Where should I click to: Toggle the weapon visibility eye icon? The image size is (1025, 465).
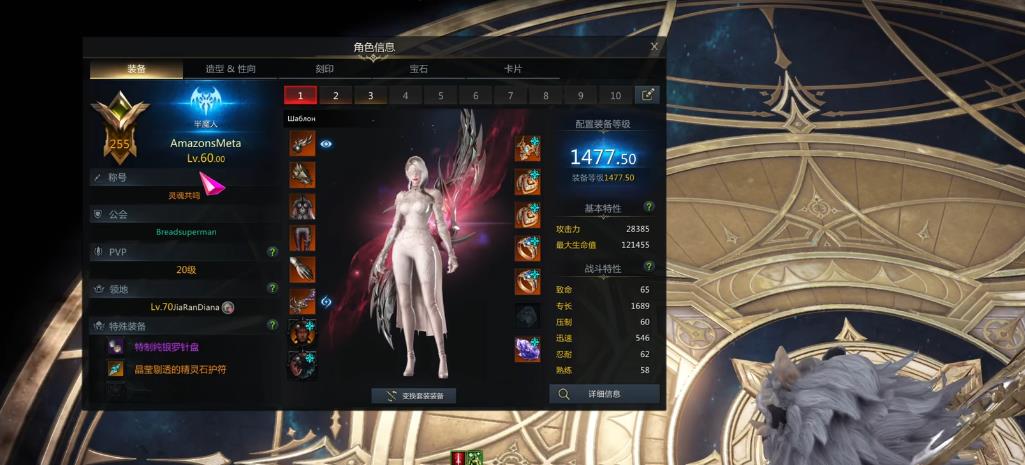click(326, 144)
